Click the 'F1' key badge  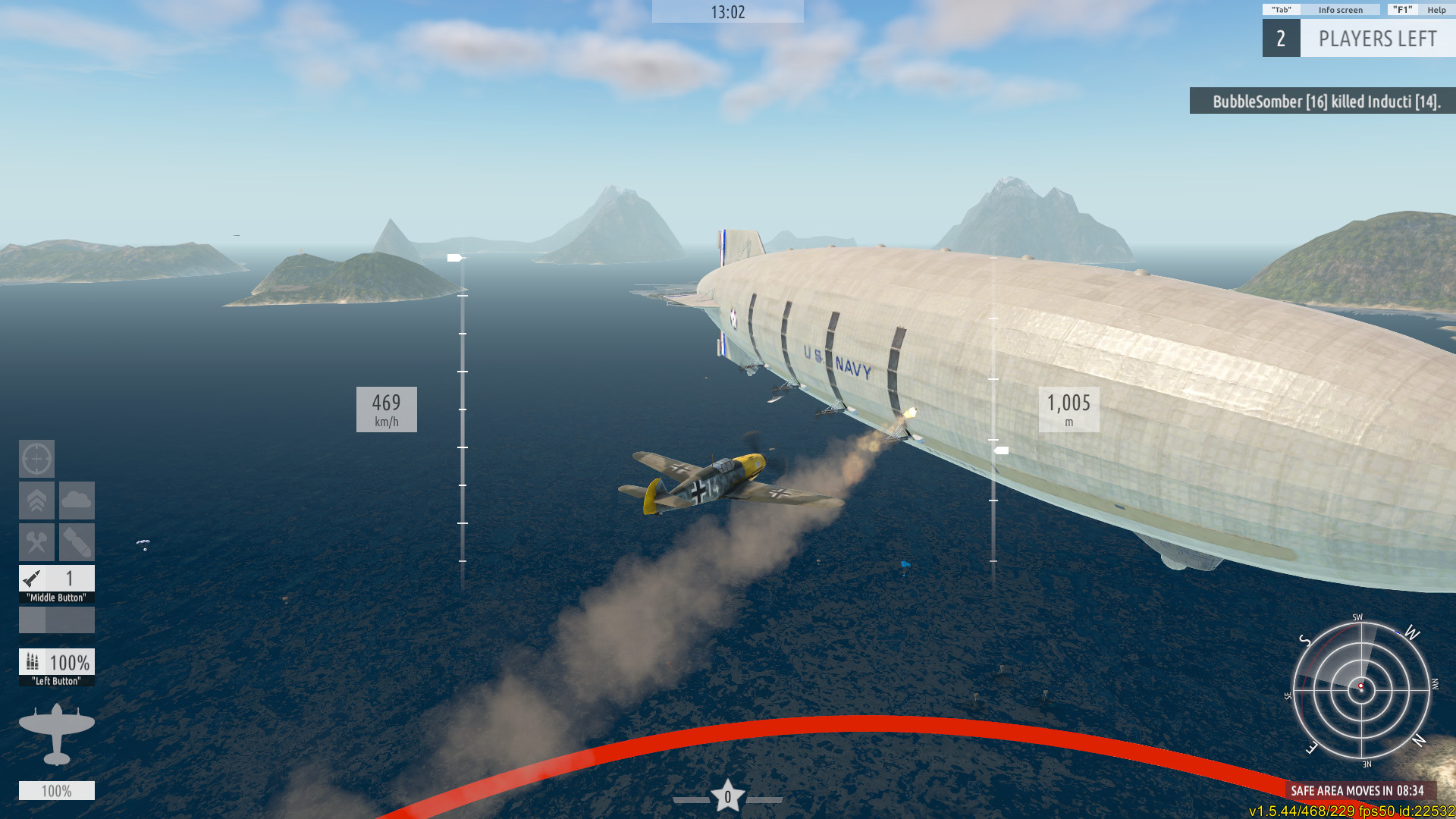pos(1401,10)
